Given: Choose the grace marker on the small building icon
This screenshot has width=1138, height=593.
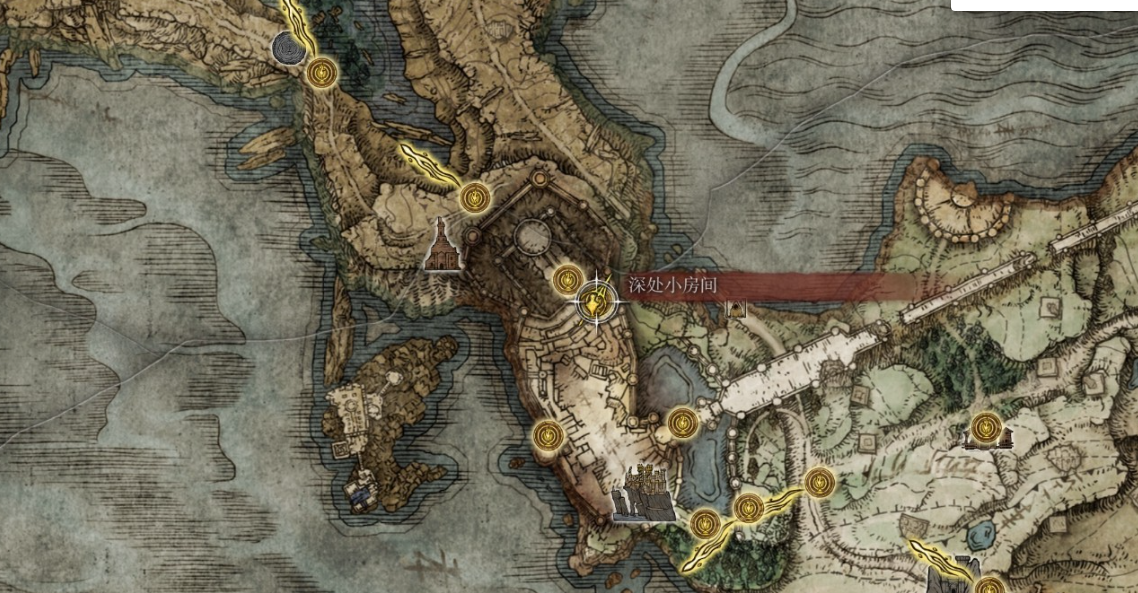Looking at the screenshot, I should tap(986, 428).
